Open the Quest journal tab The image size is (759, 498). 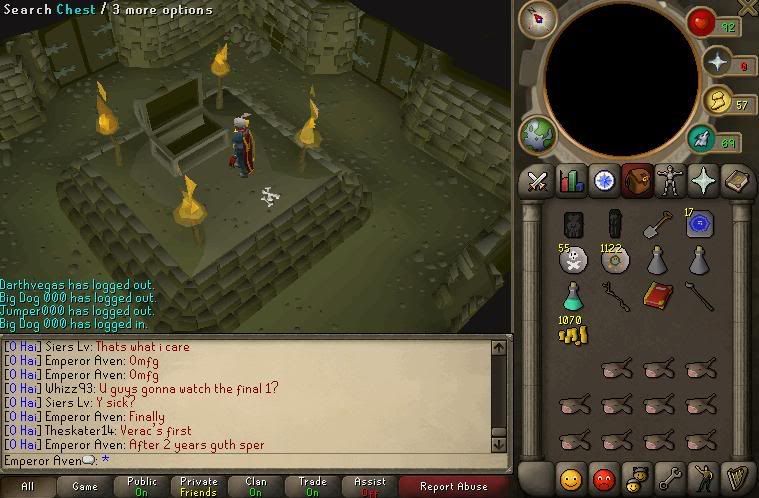coord(604,181)
